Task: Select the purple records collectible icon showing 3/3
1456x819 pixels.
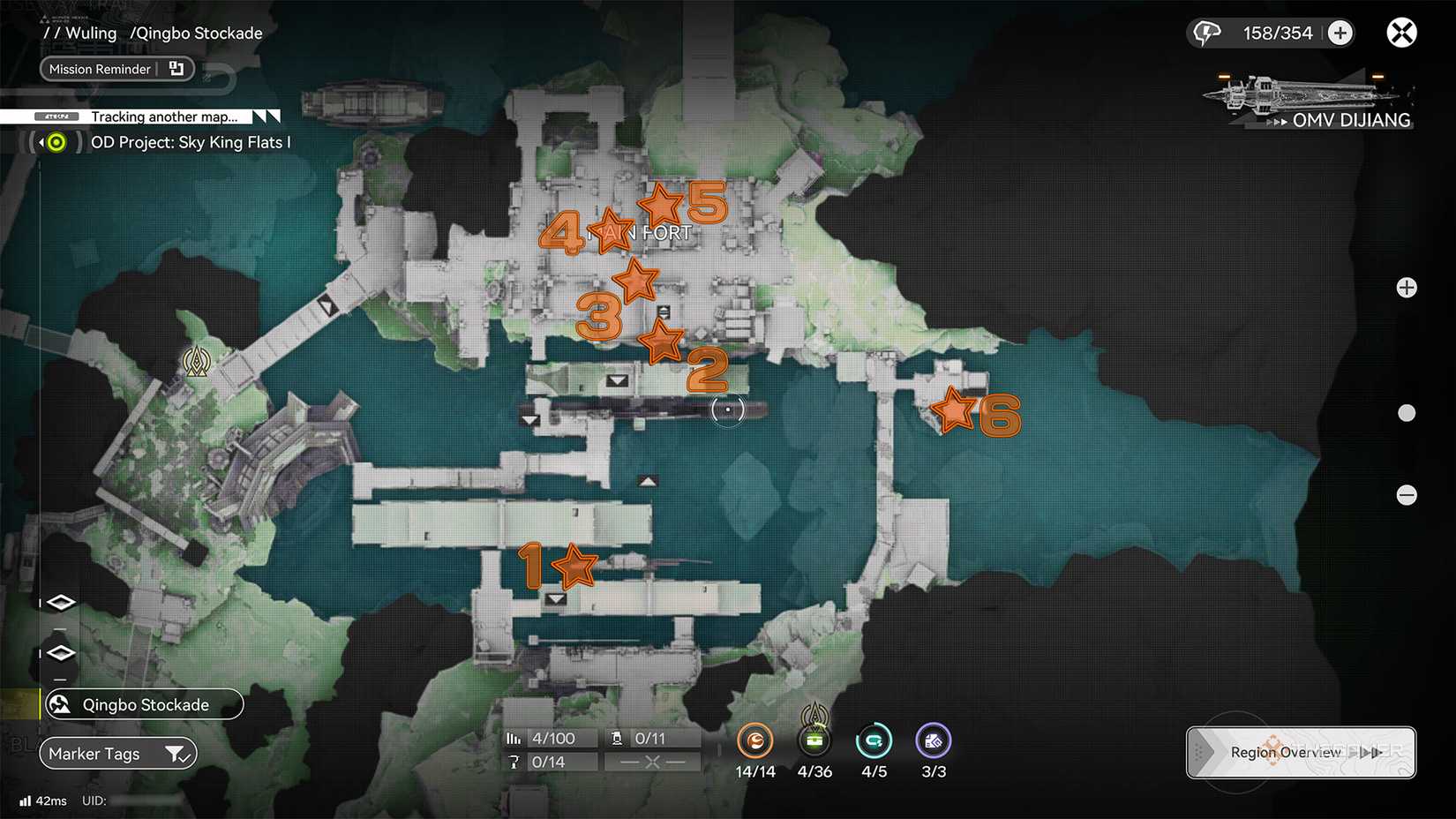Action: point(933,741)
